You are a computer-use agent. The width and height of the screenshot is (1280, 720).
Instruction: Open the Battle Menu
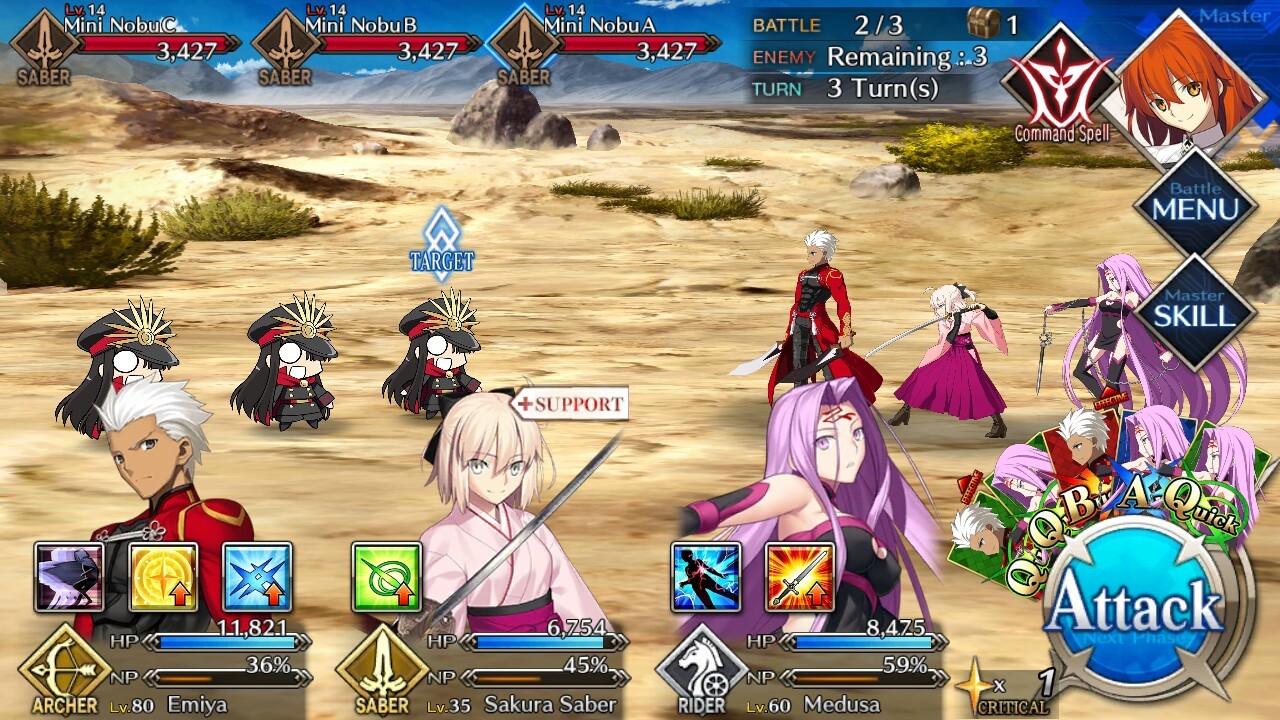[1195, 204]
